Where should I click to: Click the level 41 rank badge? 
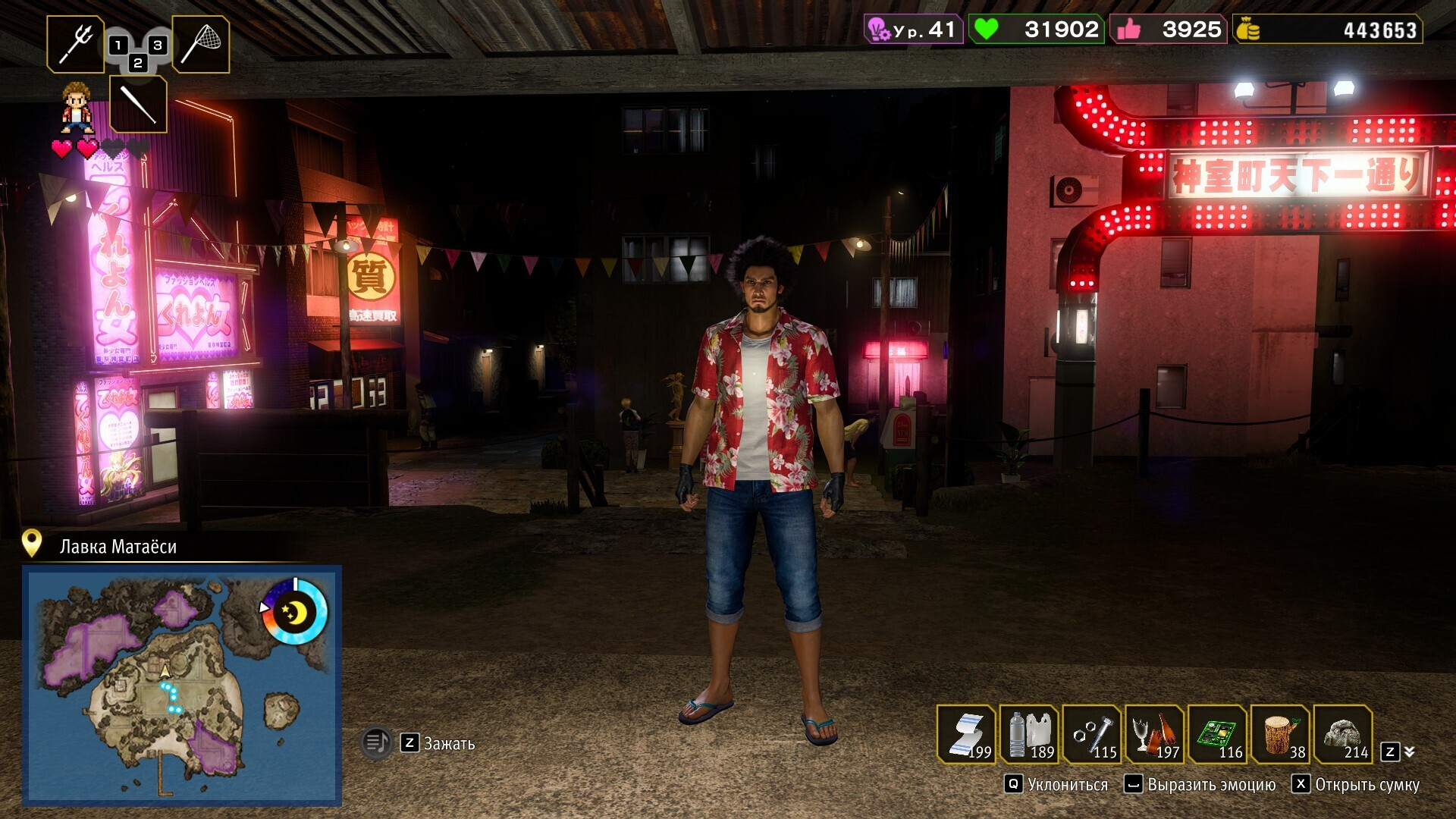(914, 30)
